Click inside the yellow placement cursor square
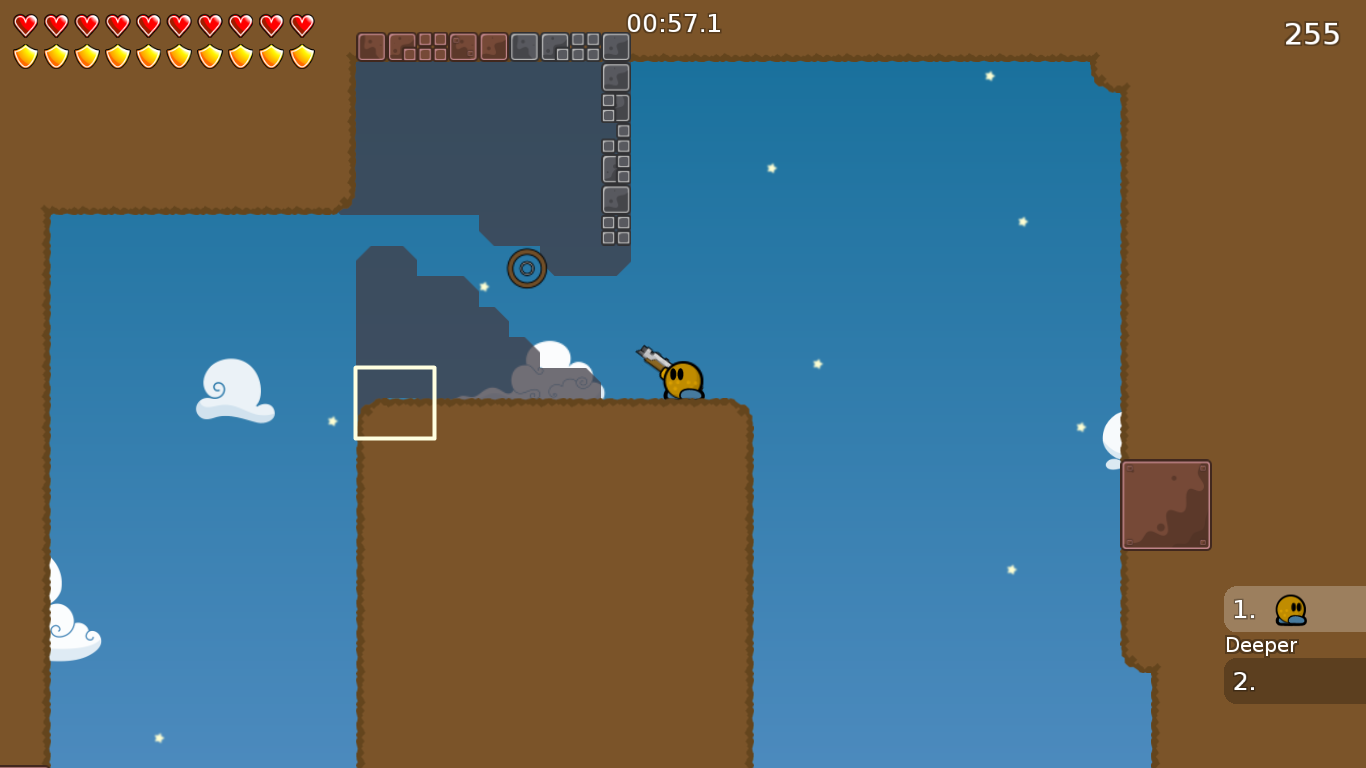The height and width of the screenshot is (768, 1366). coord(395,403)
